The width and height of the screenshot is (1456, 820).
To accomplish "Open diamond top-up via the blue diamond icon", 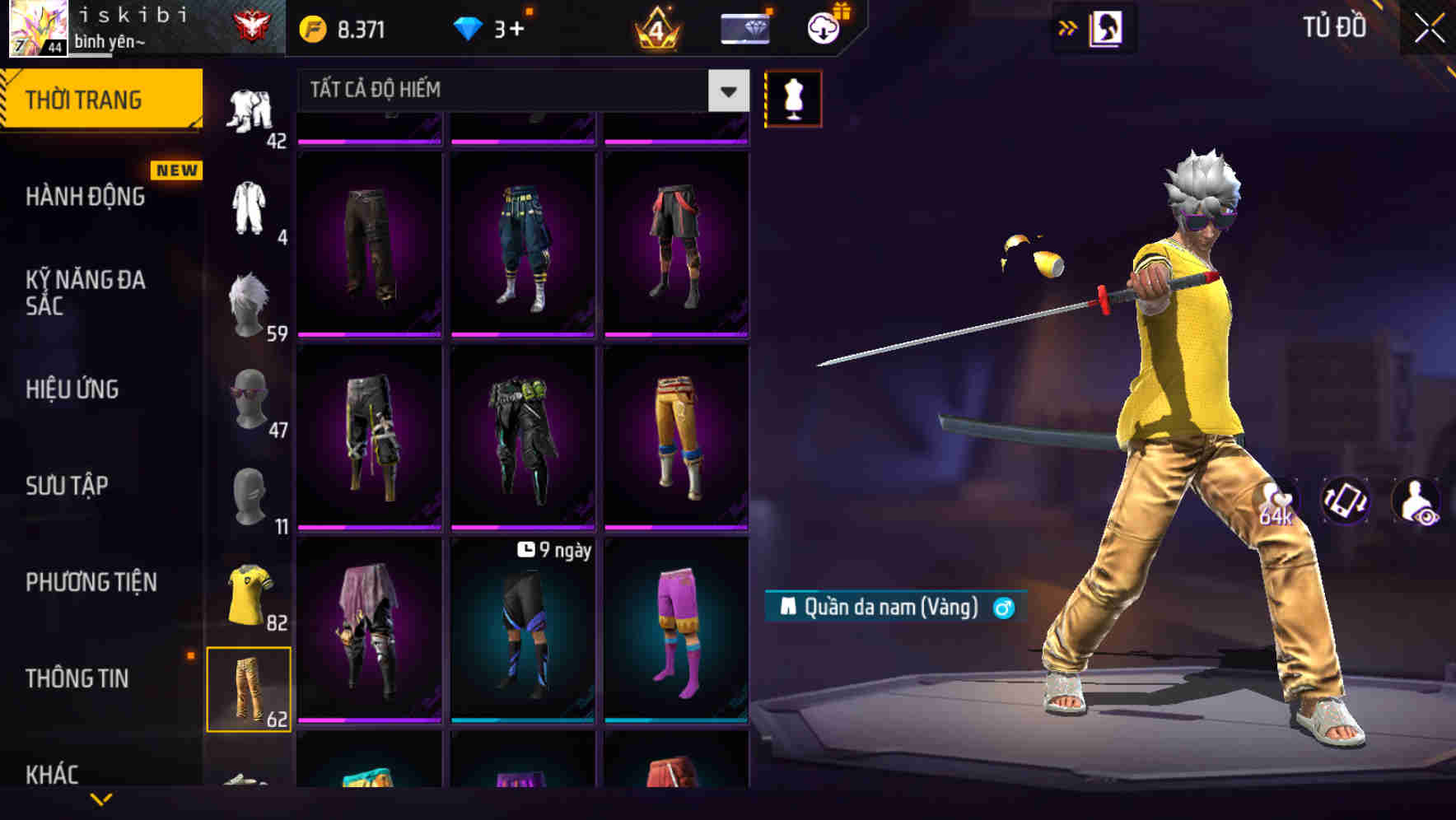I will 469,26.
